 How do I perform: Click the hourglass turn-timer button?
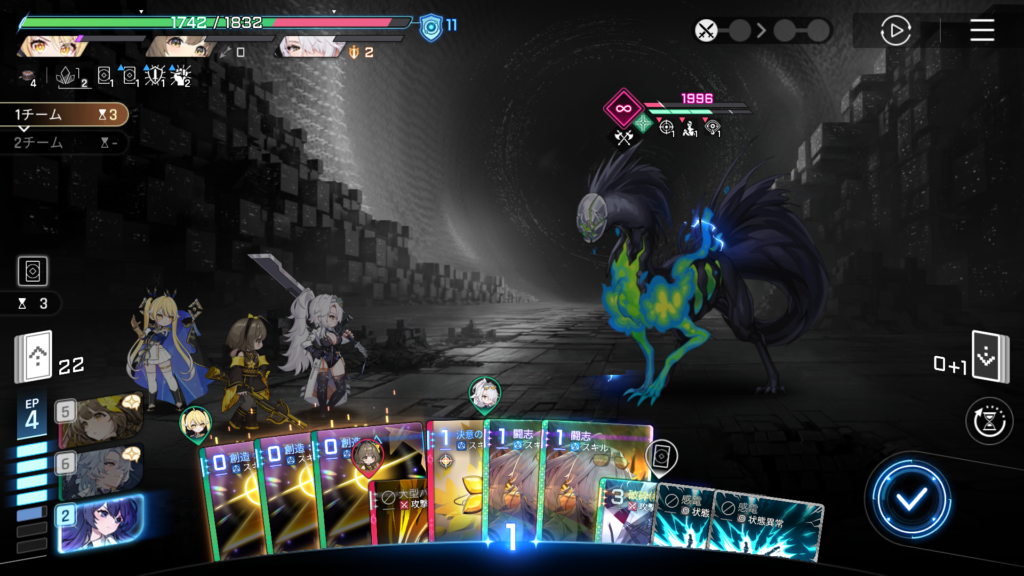988,421
